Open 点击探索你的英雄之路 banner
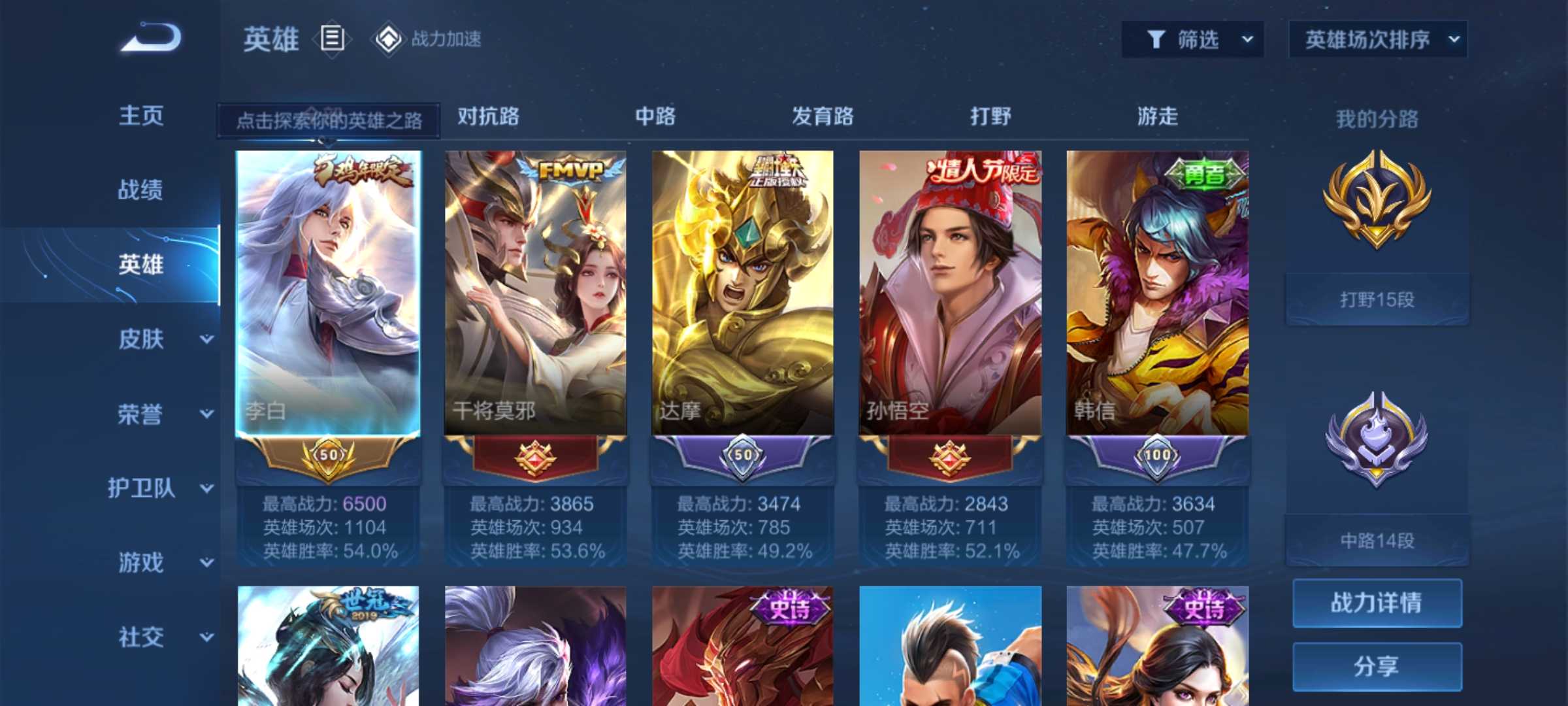 (330, 120)
